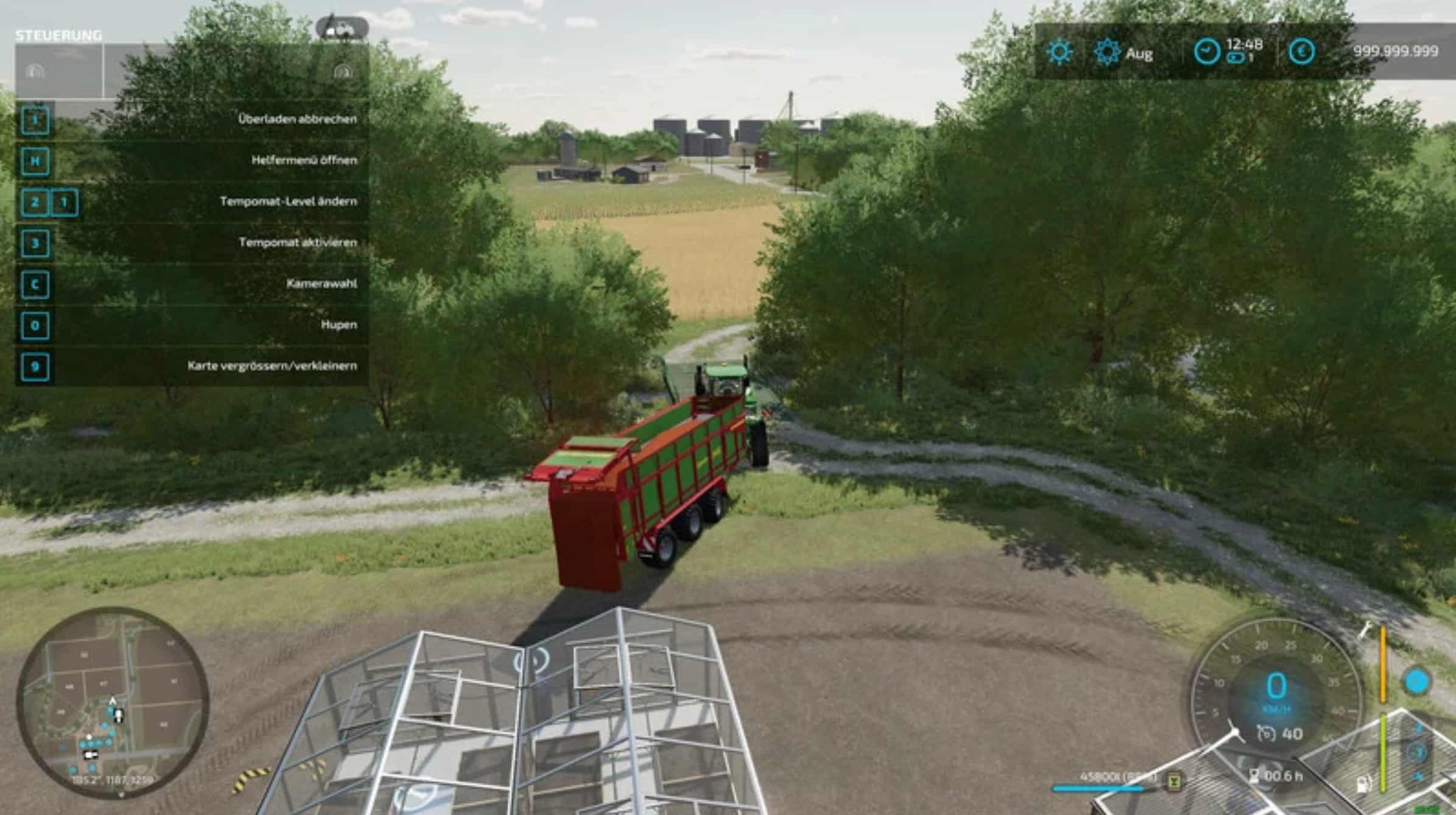The image size is (1456, 815).
Task: Open the circular minimap
Action: (x=113, y=702)
